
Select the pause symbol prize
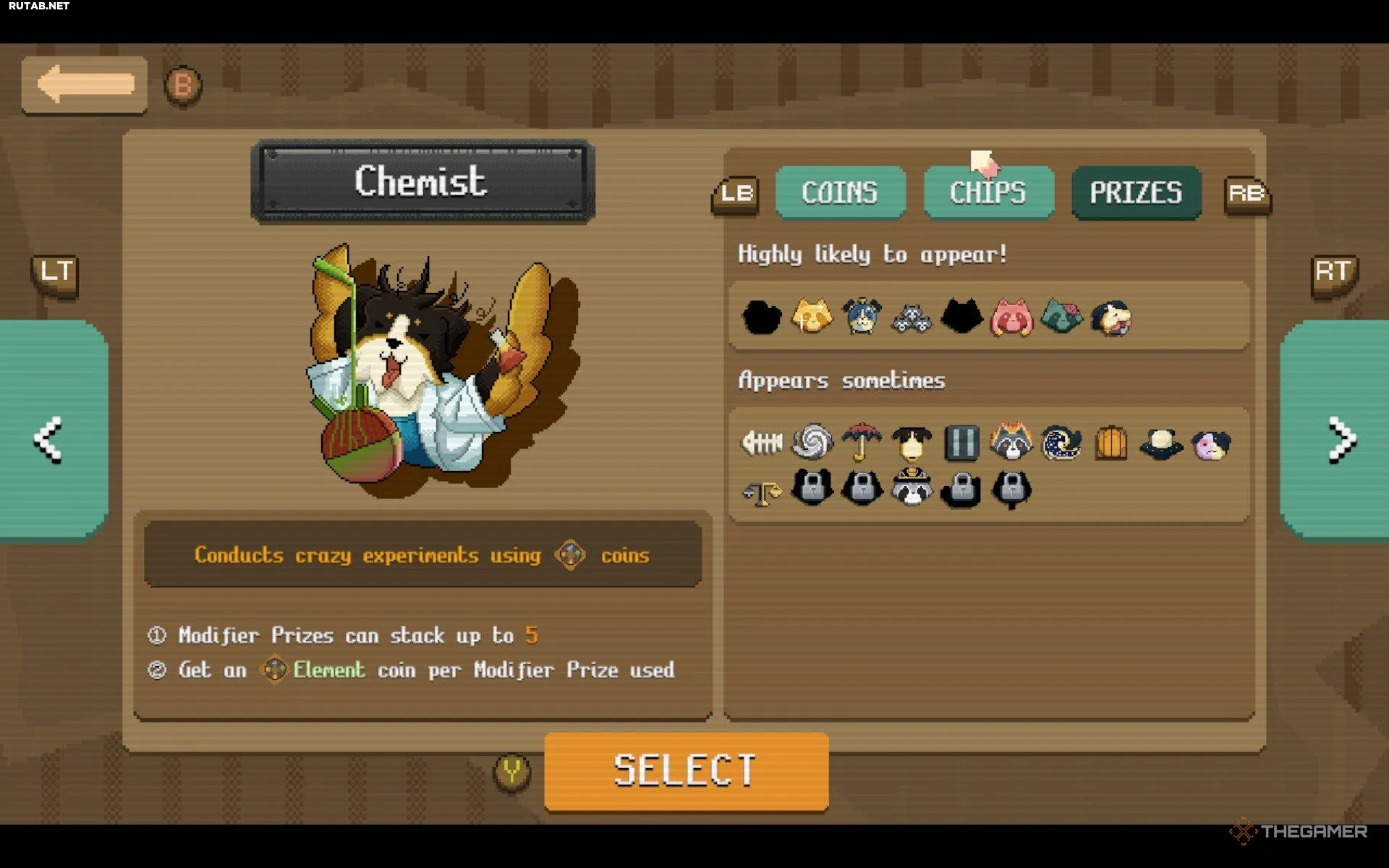961,442
